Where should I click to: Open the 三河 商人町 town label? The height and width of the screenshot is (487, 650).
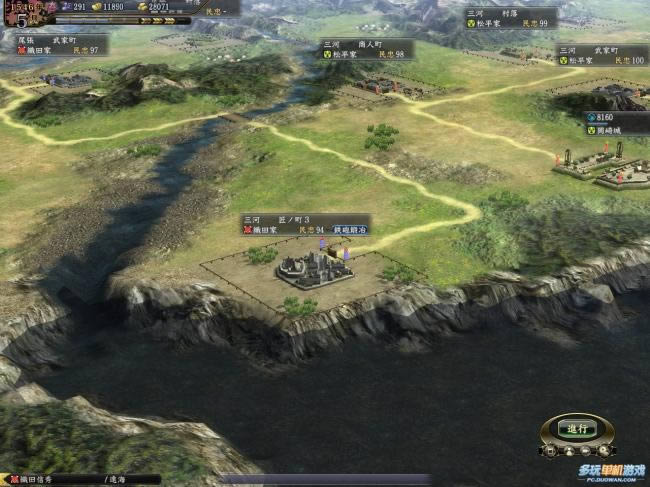pyautogui.click(x=366, y=49)
